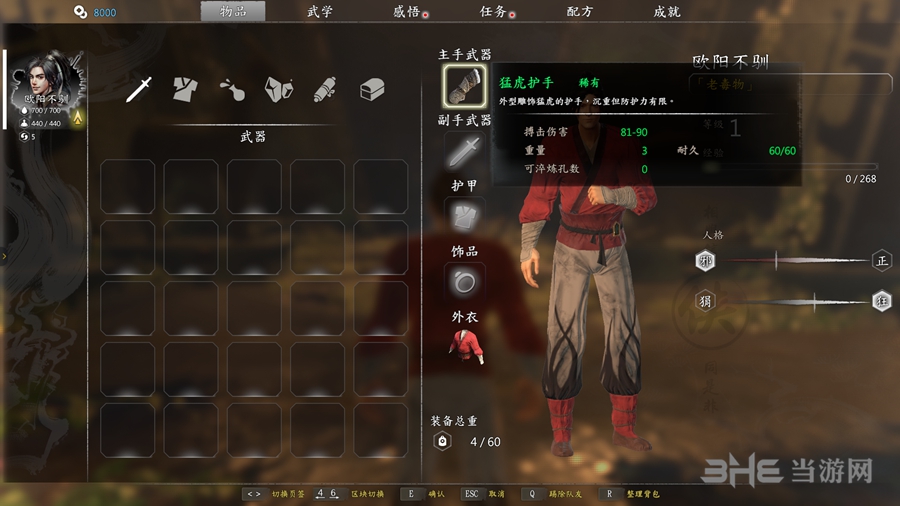Click the 副手武器 off-hand weapon slot
The width and height of the screenshot is (900, 506).
point(464,152)
